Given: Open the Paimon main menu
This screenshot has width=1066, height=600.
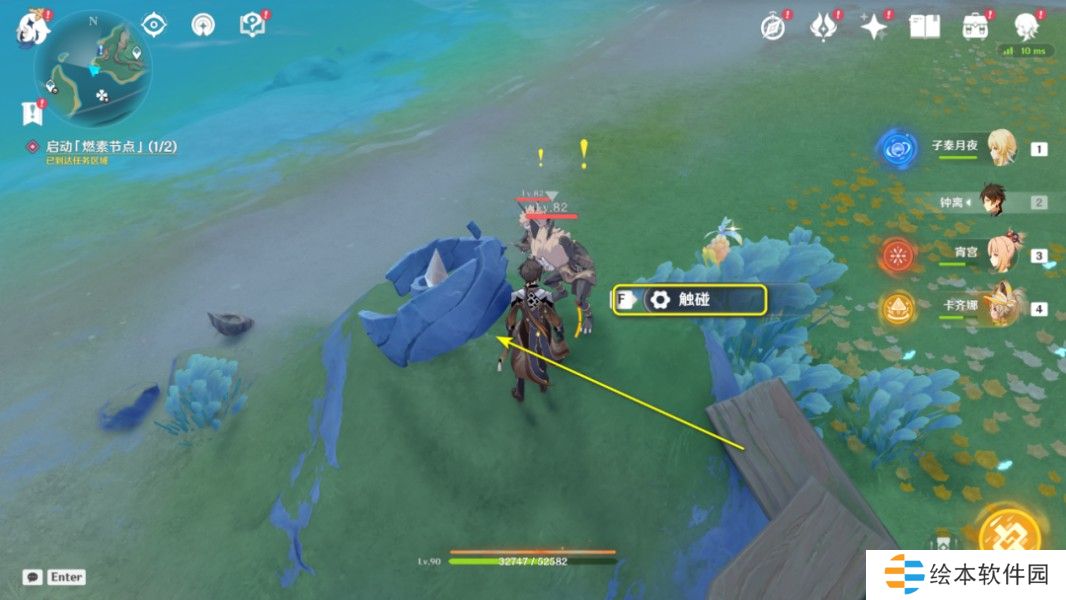Looking at the screenshot, I should click(28, 27).
